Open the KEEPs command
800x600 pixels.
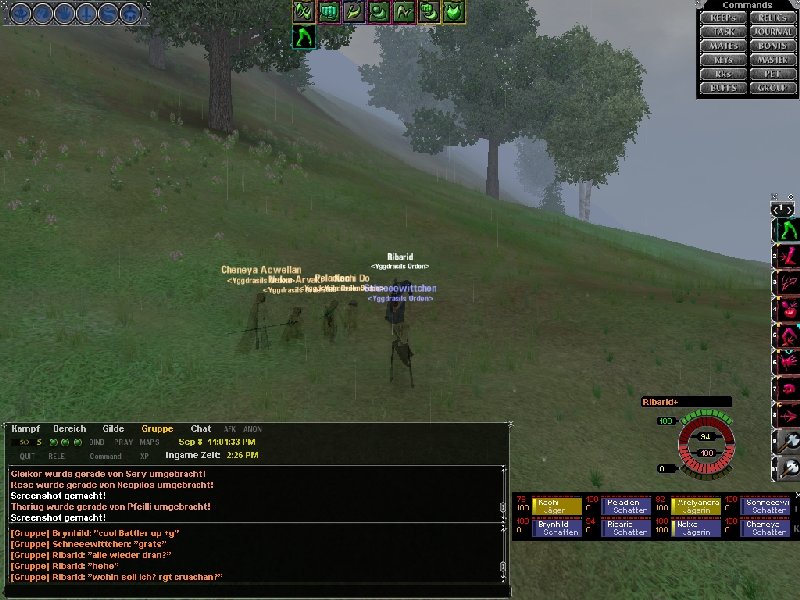point(721,18)
